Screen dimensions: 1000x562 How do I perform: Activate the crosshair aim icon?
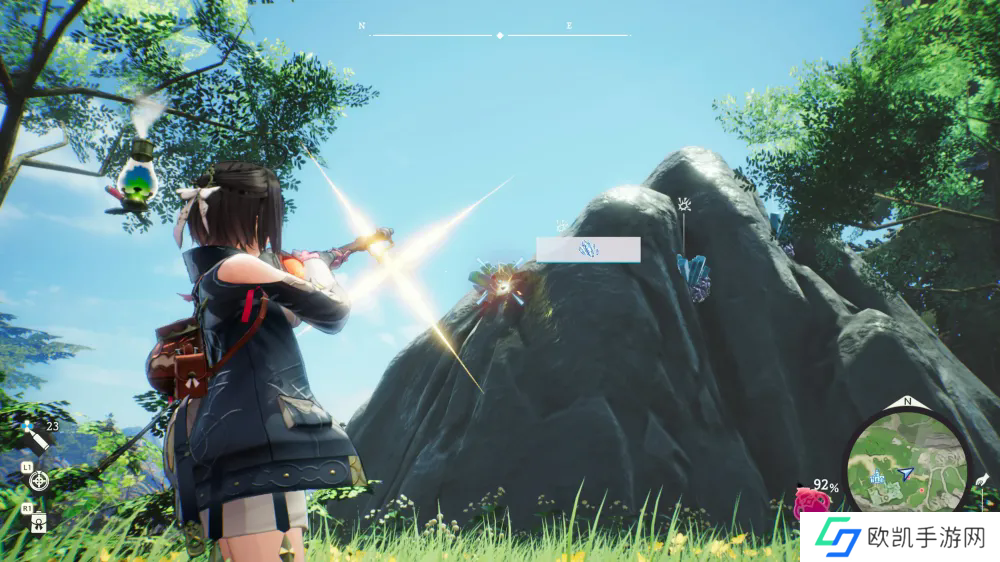[39, 481]
